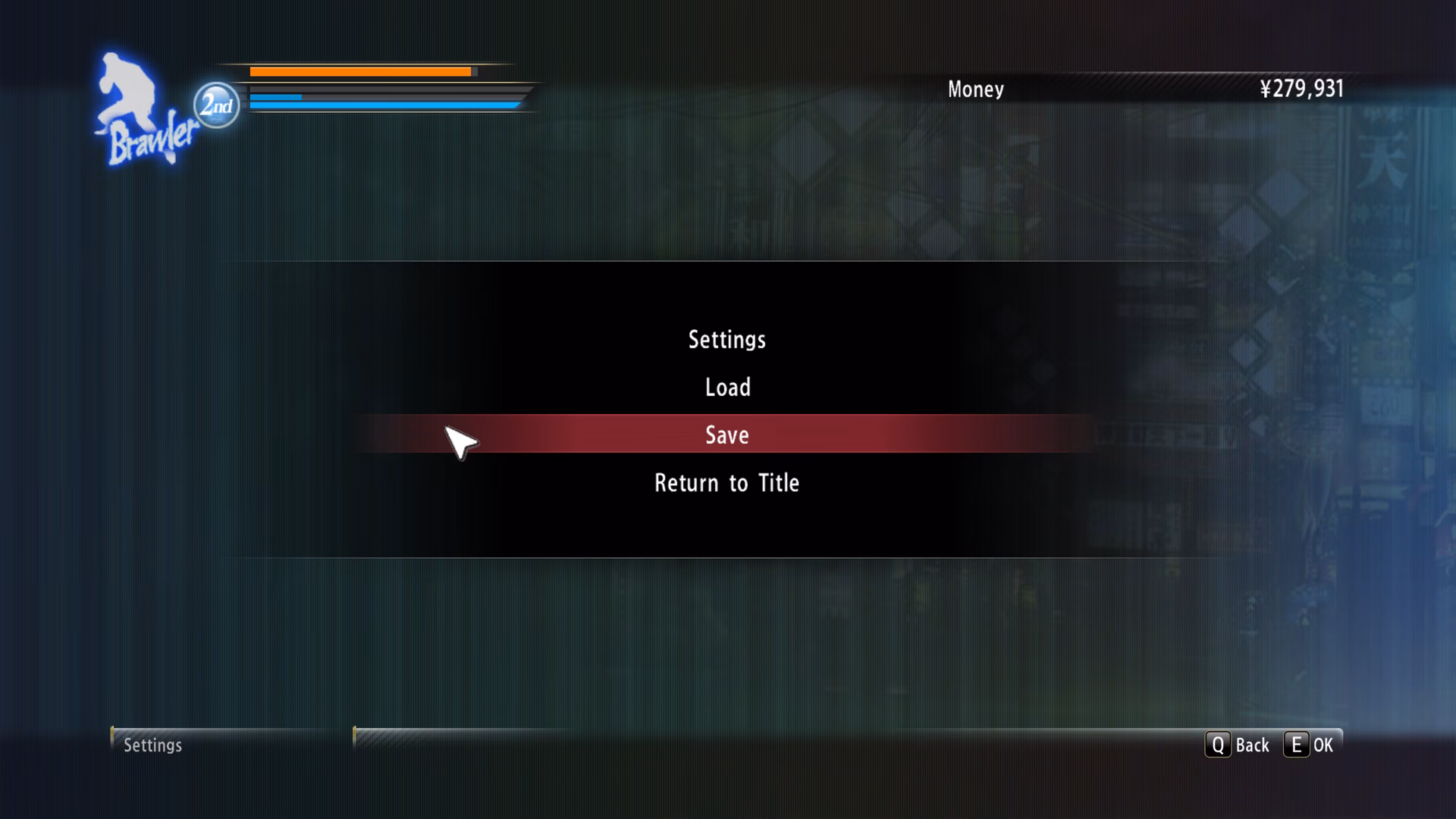Open the Settings menu option
Image resolution: width=1456 pixels, height=819 pixels.
pyautogui.click(x=726, y=340)
